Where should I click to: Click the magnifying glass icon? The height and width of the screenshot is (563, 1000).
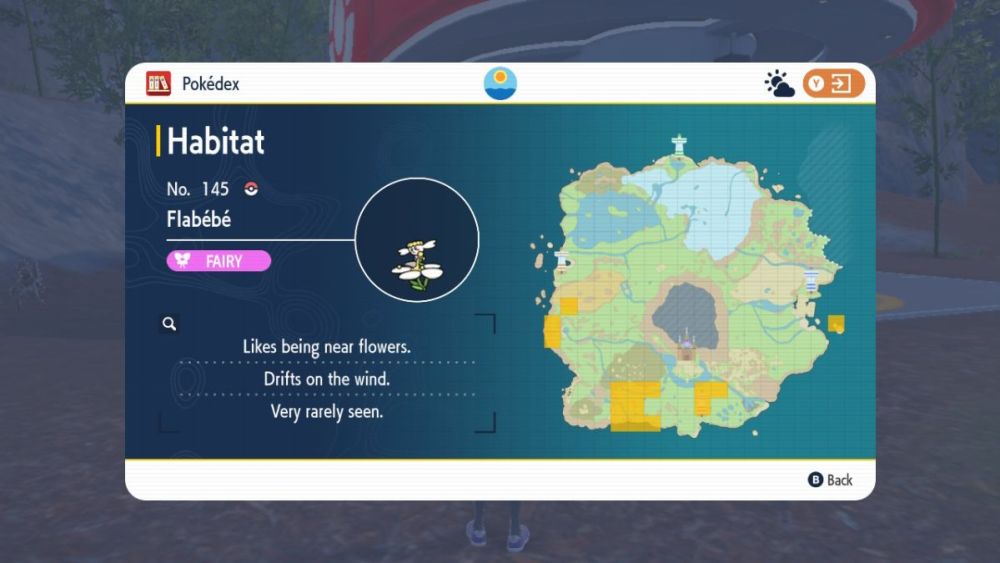click(x=170, y=323)
